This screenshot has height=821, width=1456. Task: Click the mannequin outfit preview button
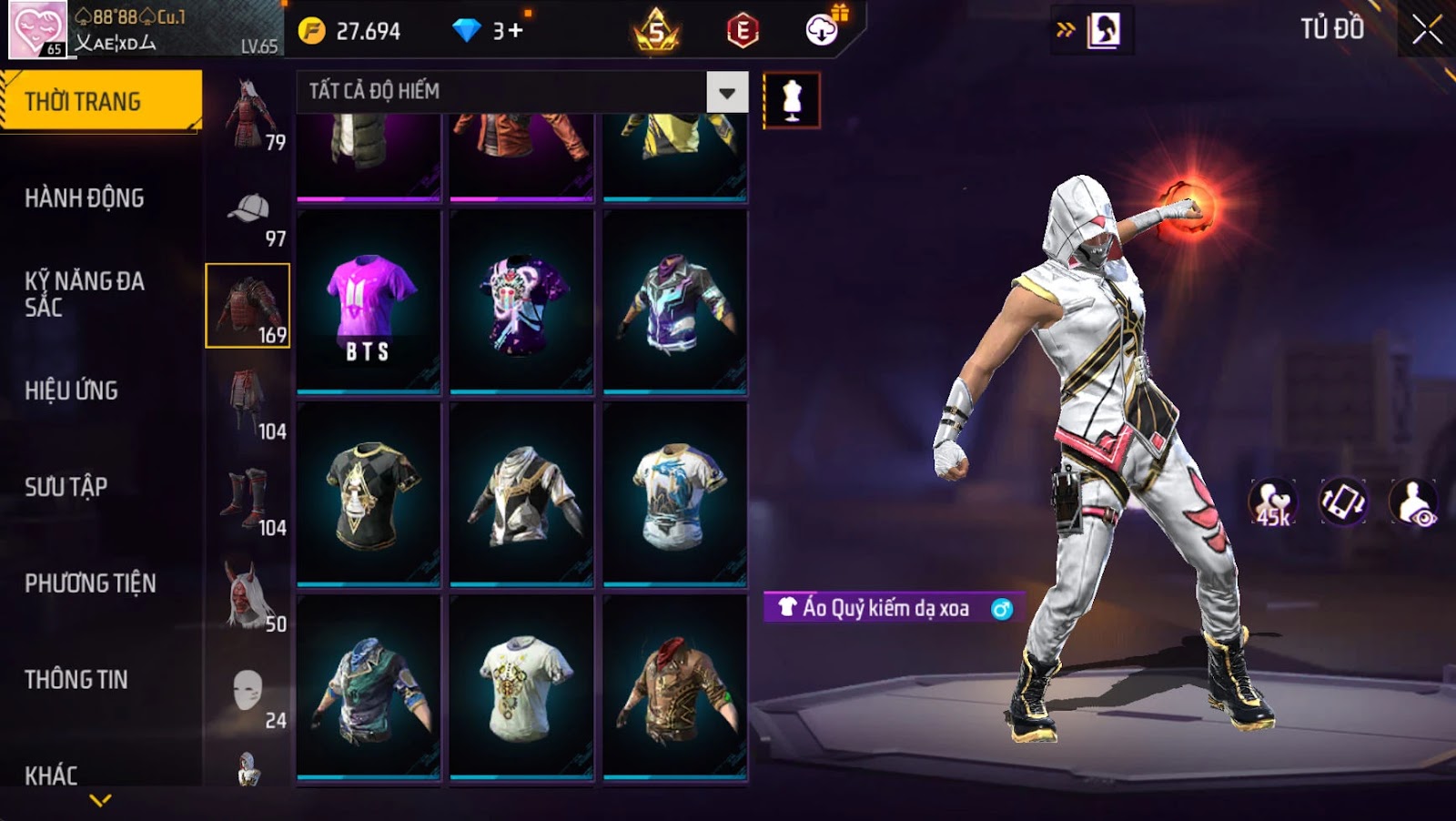point(792,100)
